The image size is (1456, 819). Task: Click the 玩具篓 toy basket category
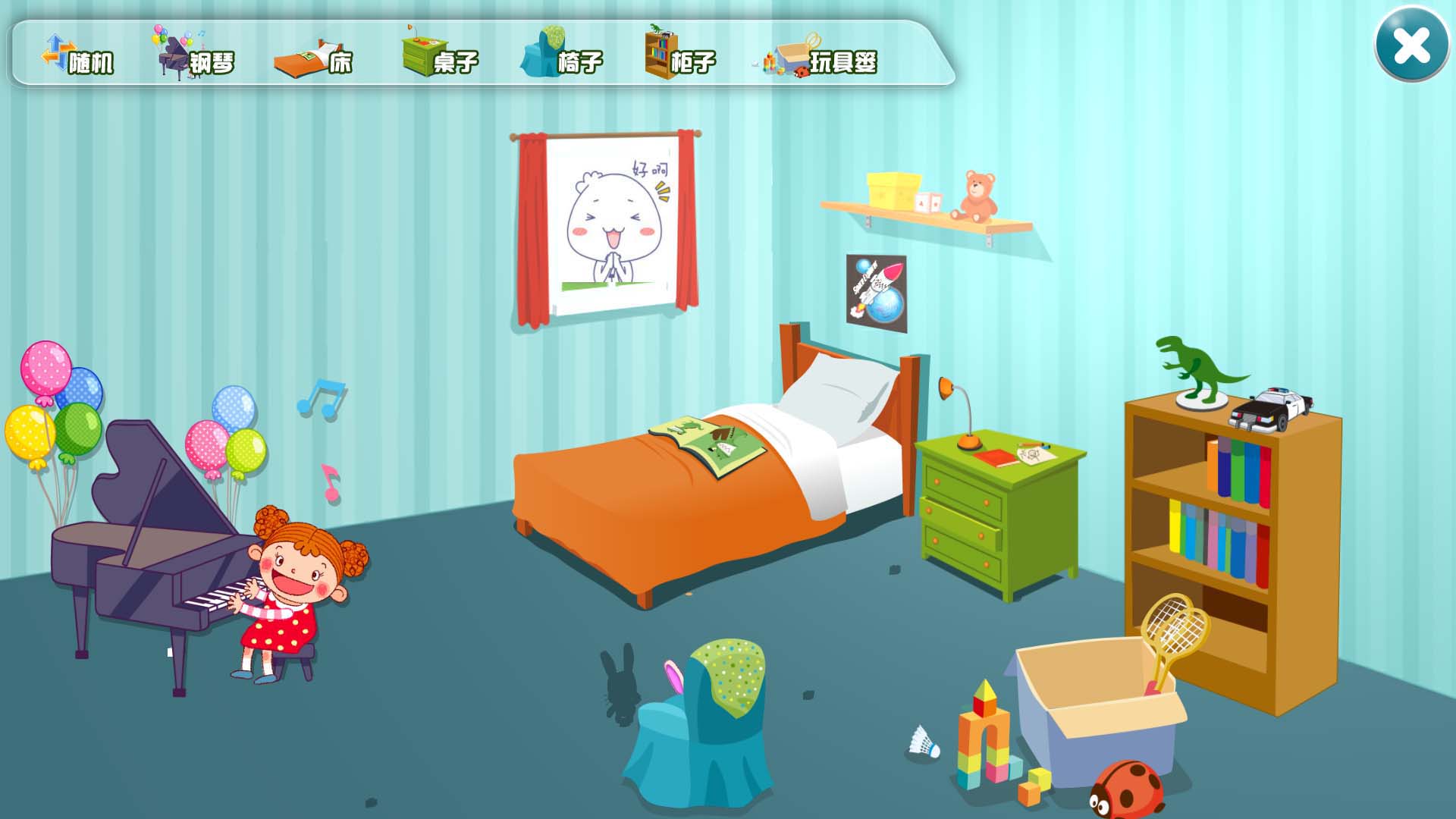tap(823, 58)
